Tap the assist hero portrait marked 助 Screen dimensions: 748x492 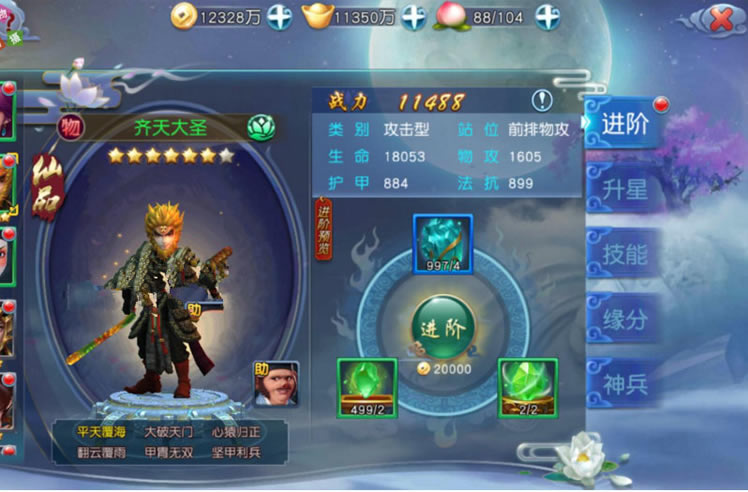pos(276,384)
